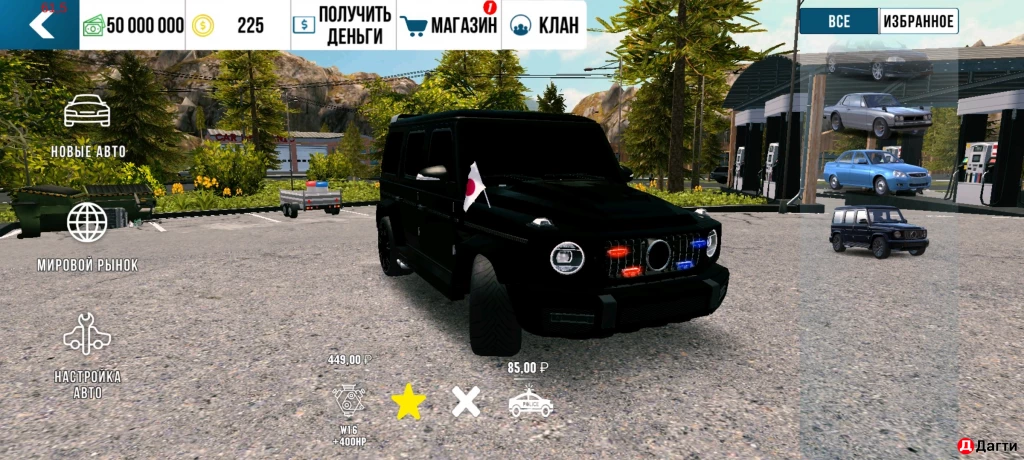The image size is (1024, 460).
Task: Open the cash balance of 50 000 000
Action: [x=132, y=25]
